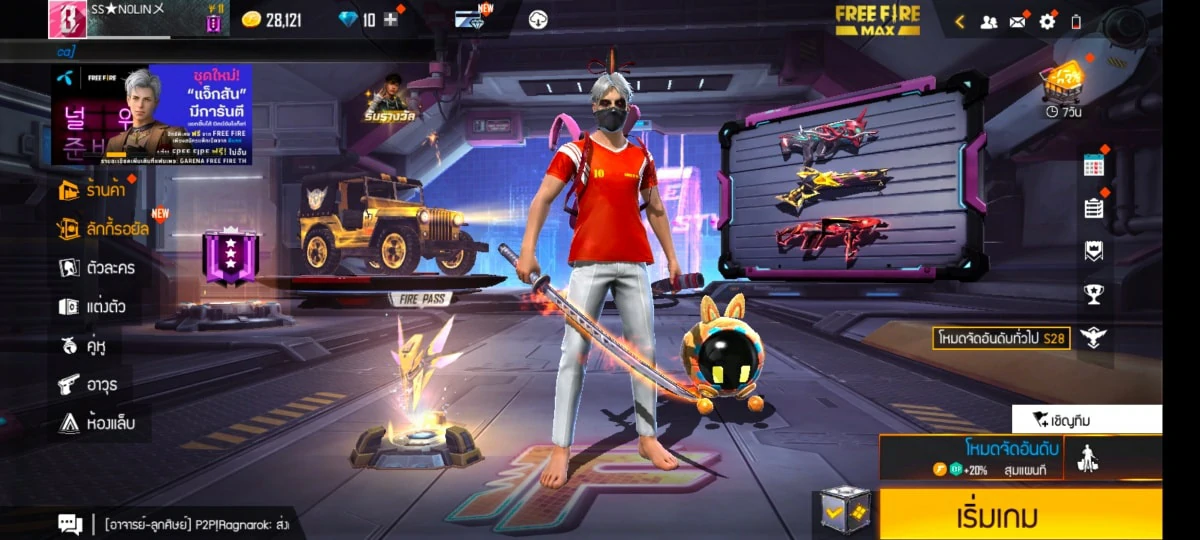
Task: Change game mode via โหมดจัดอันดับ panel
Action: (x=970, y=457)
